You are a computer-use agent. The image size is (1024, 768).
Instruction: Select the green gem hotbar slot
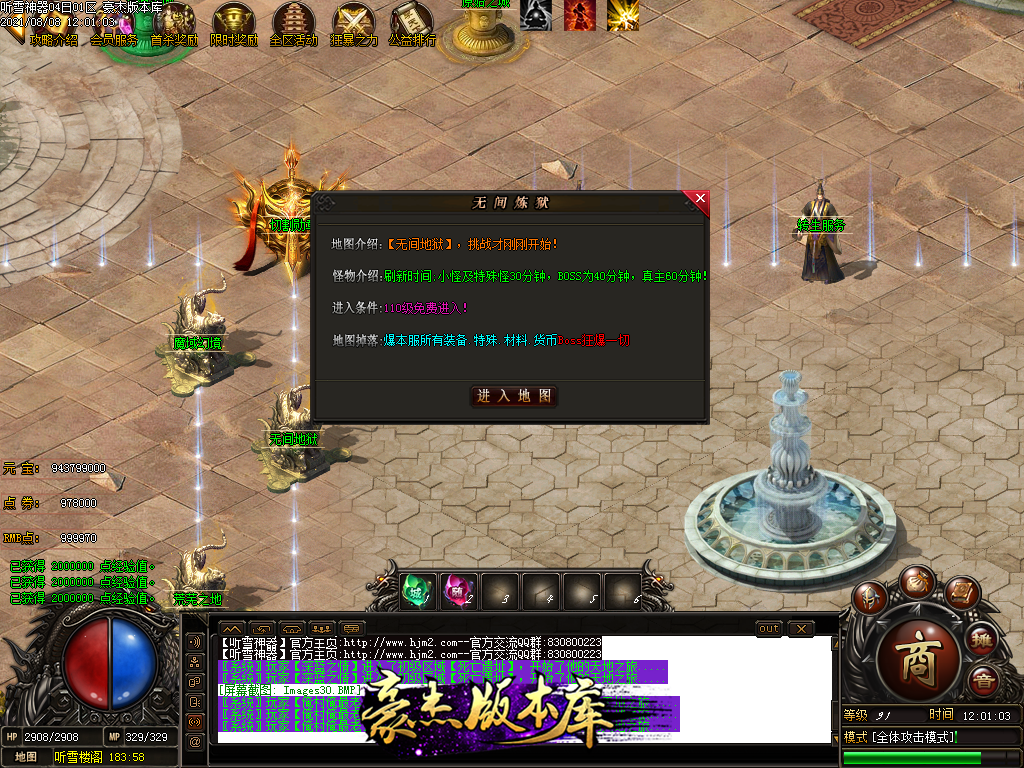pyautogui.click(x=418, y=591)
